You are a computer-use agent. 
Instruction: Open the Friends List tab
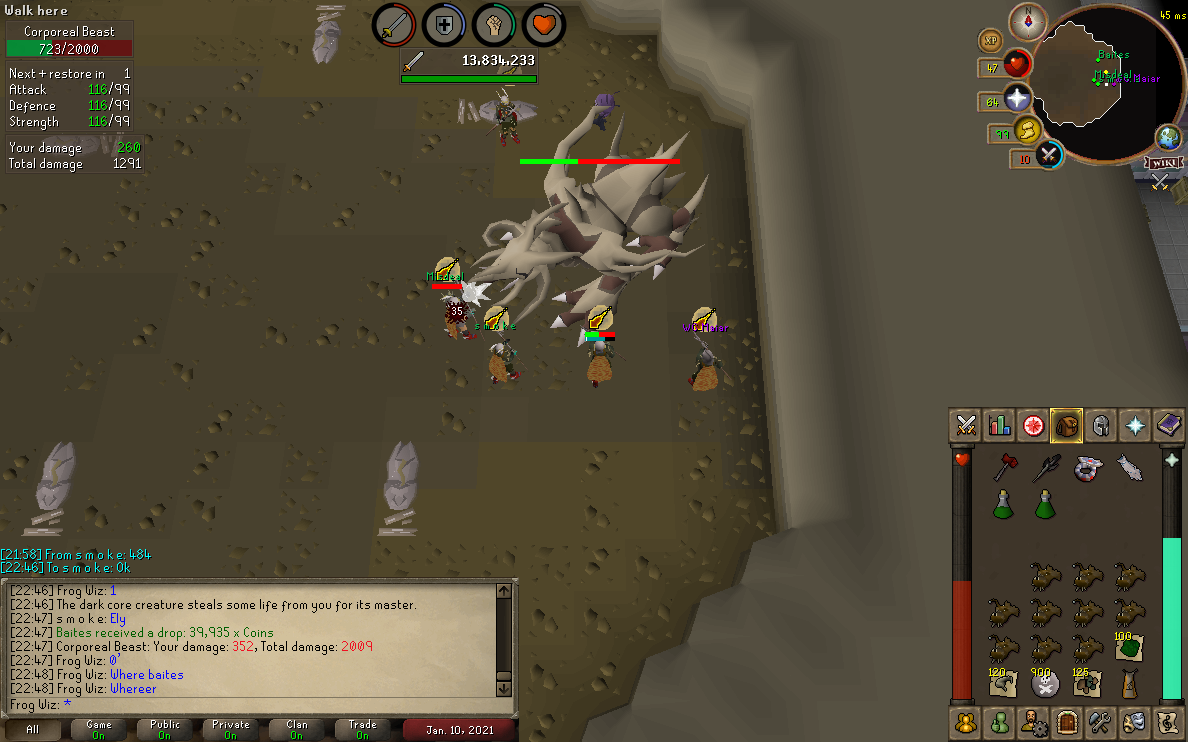click(x=999, y=721)
